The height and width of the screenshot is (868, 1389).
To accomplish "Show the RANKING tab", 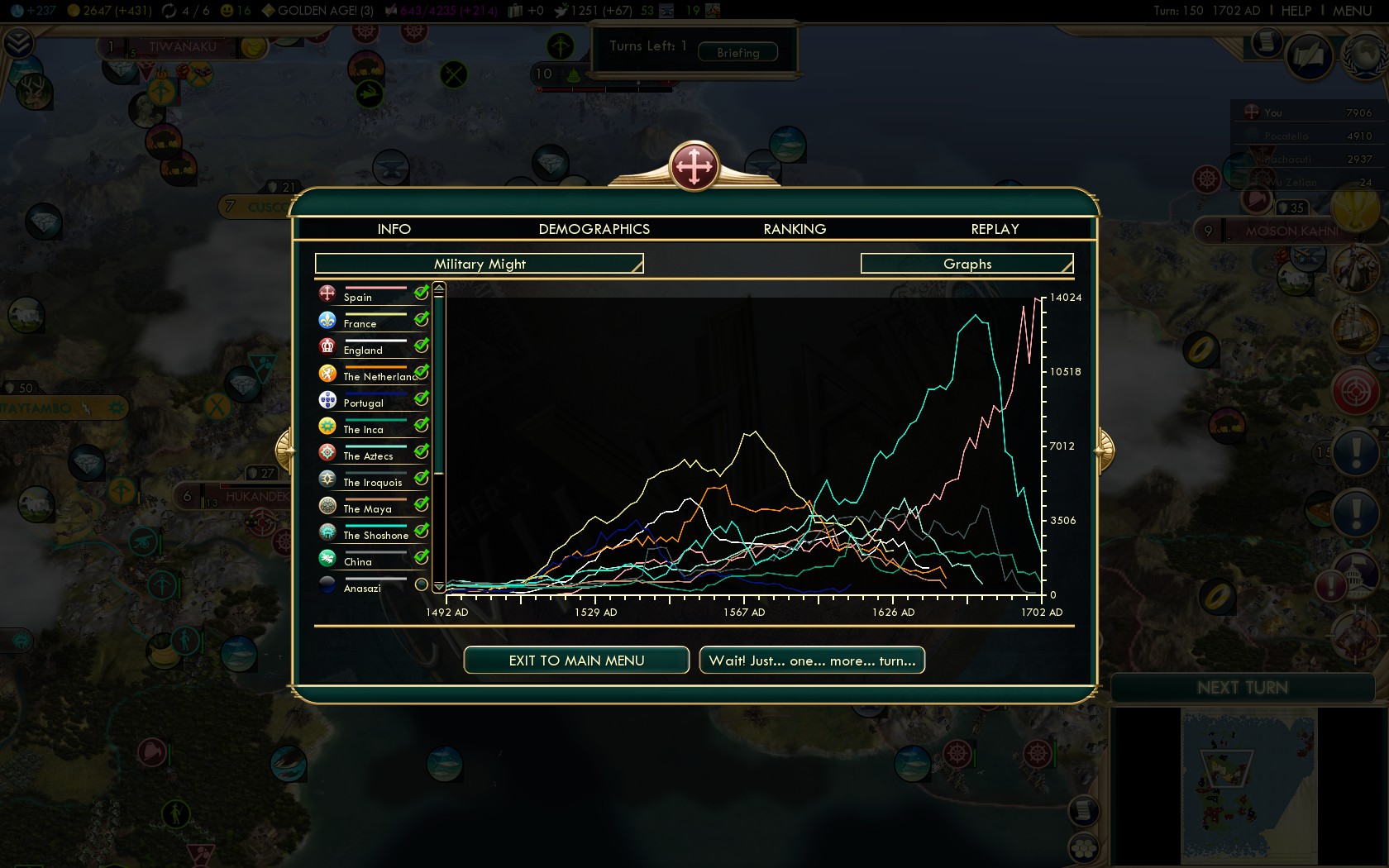I will click(x=795, y=229).
